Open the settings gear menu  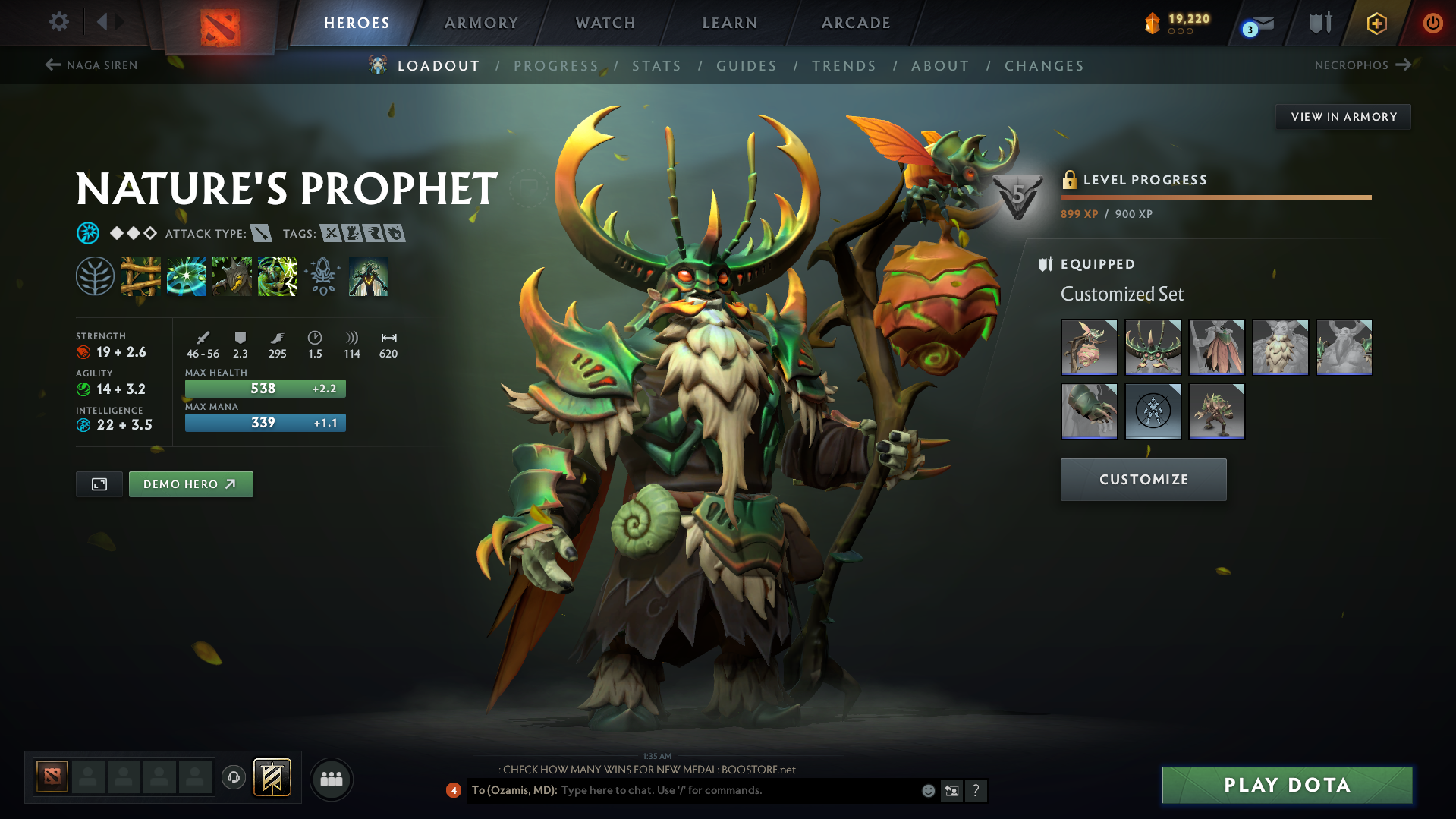tap(58, 22)
